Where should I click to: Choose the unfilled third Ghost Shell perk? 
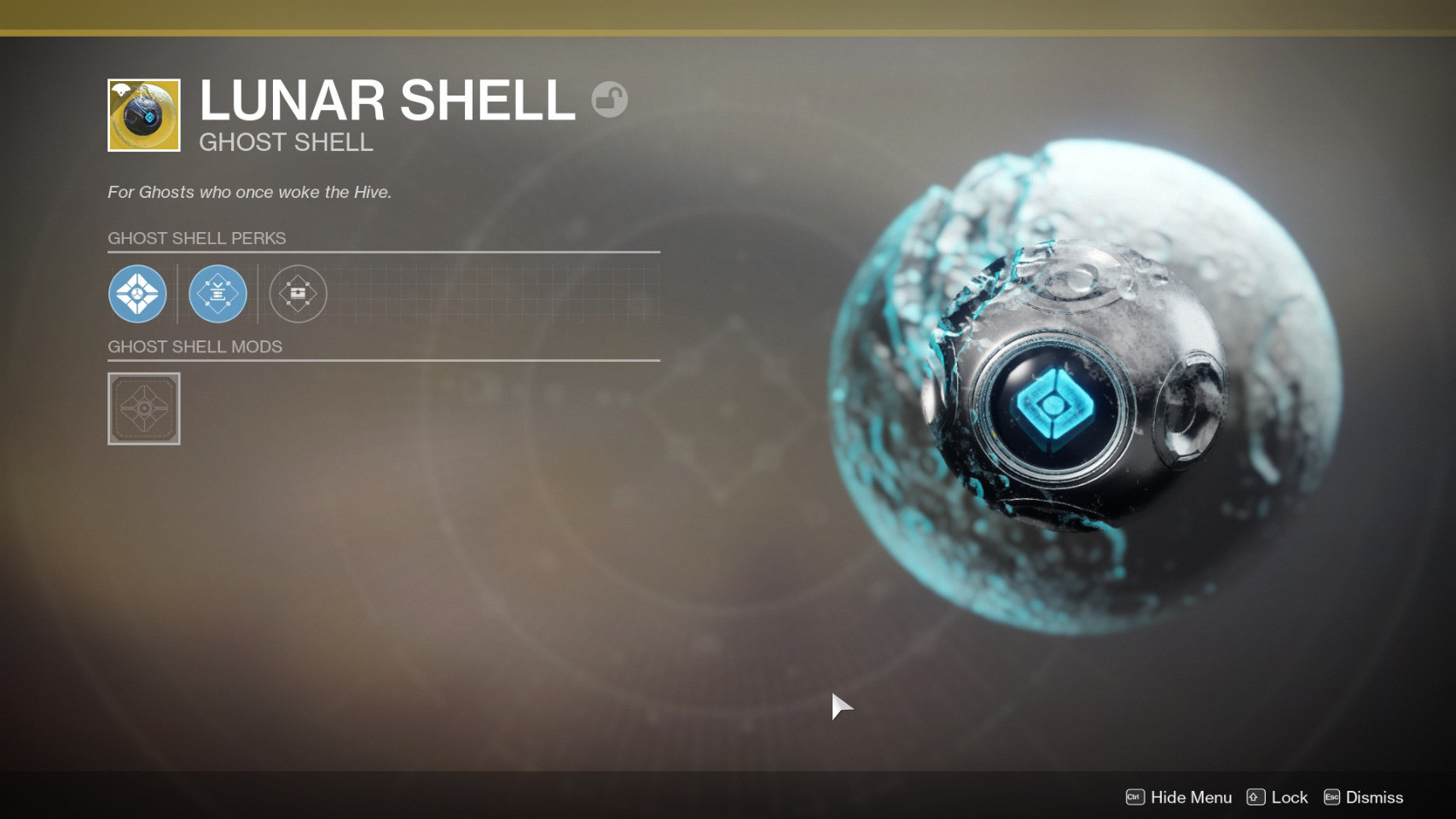(x=298, y=293)
